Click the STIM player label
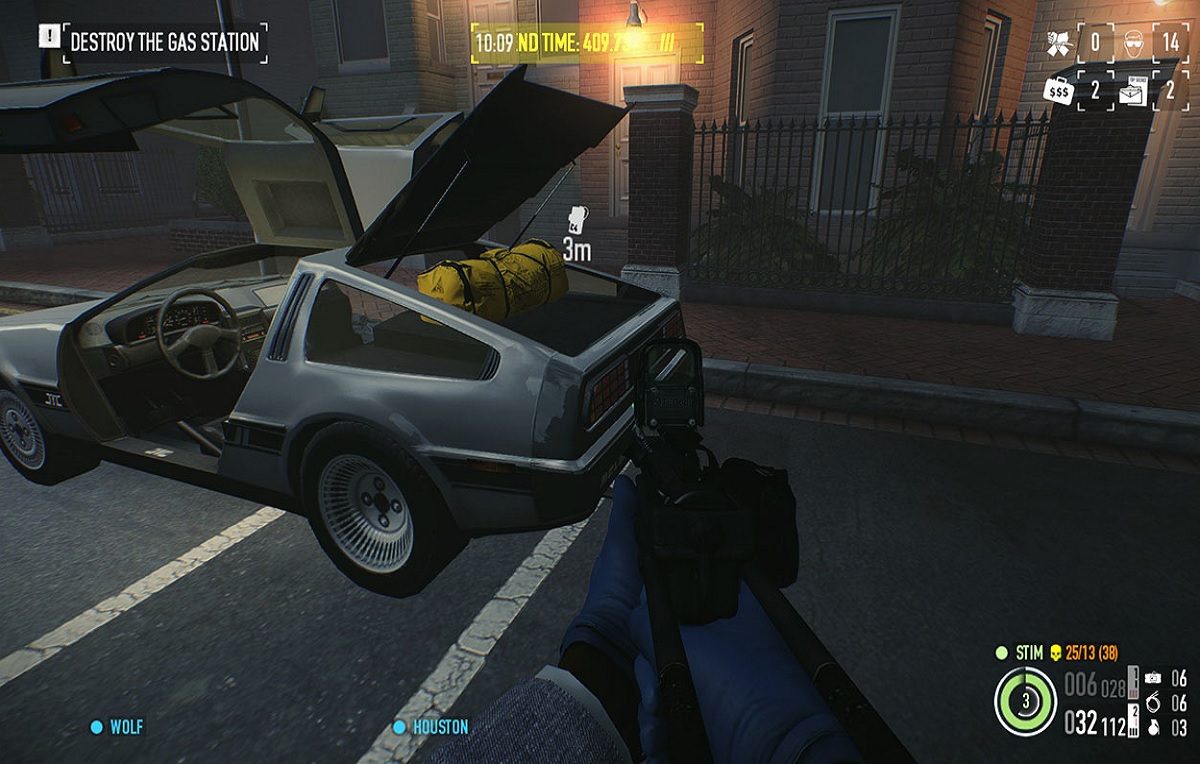This screenshot has height=764, width=1200. tap(1030, 653)
